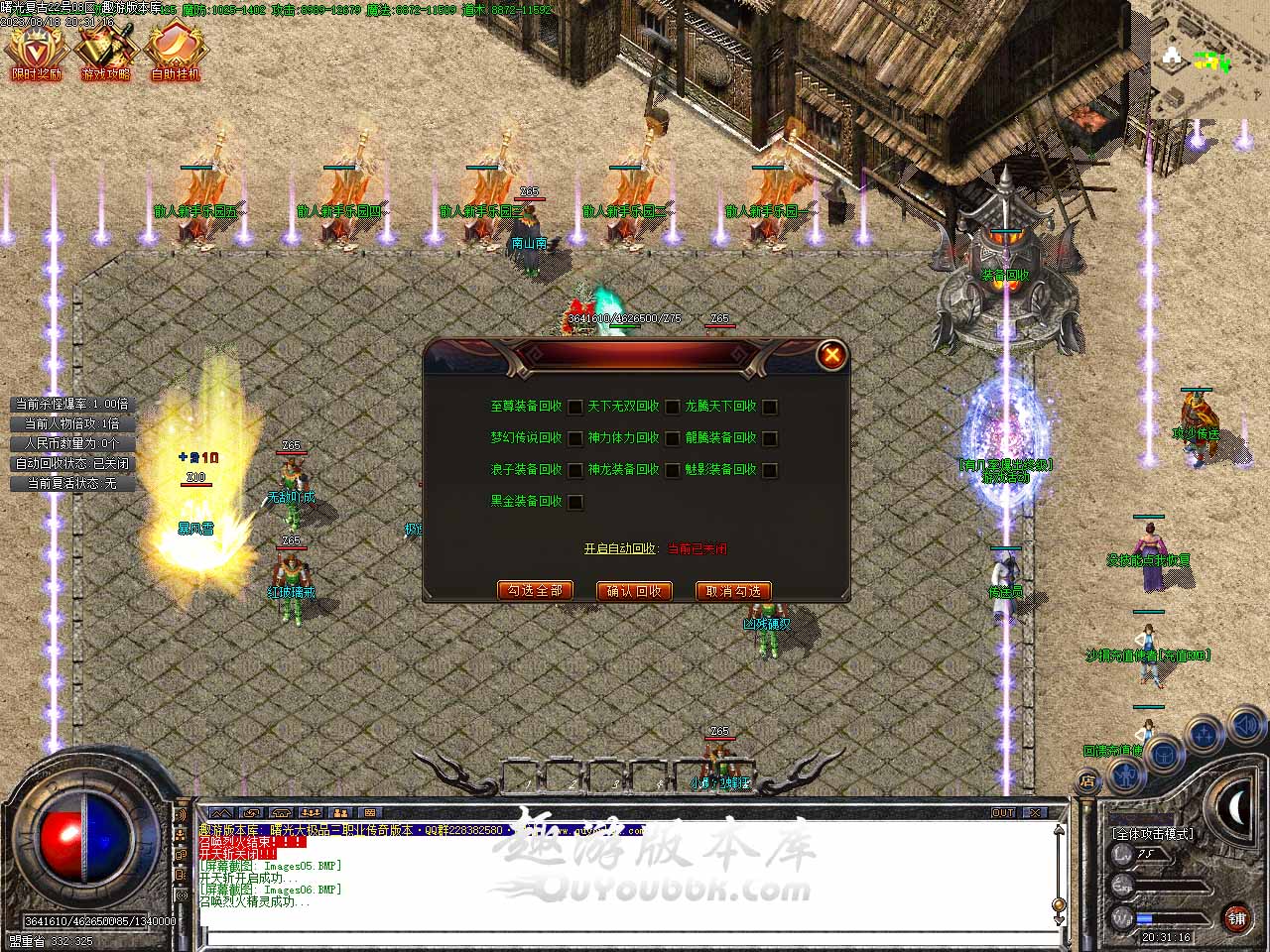The height and width of the screenshot is (952, 1270).
Task: Open the 限时奖励 timed rewards icon
Action: tap(36, 50)
